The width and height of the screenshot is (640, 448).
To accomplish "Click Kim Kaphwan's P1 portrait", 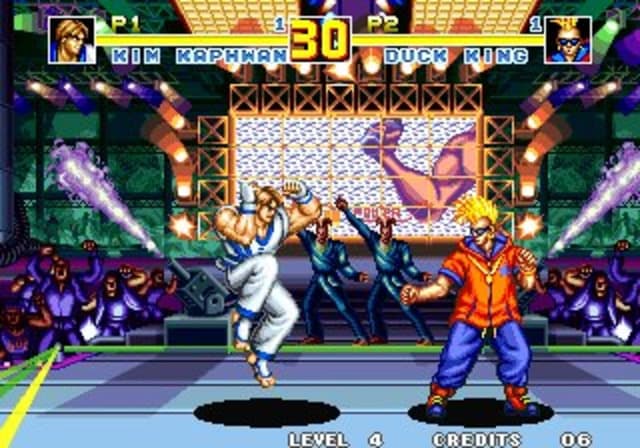I will pyautogui.click(x=72, y=40).
